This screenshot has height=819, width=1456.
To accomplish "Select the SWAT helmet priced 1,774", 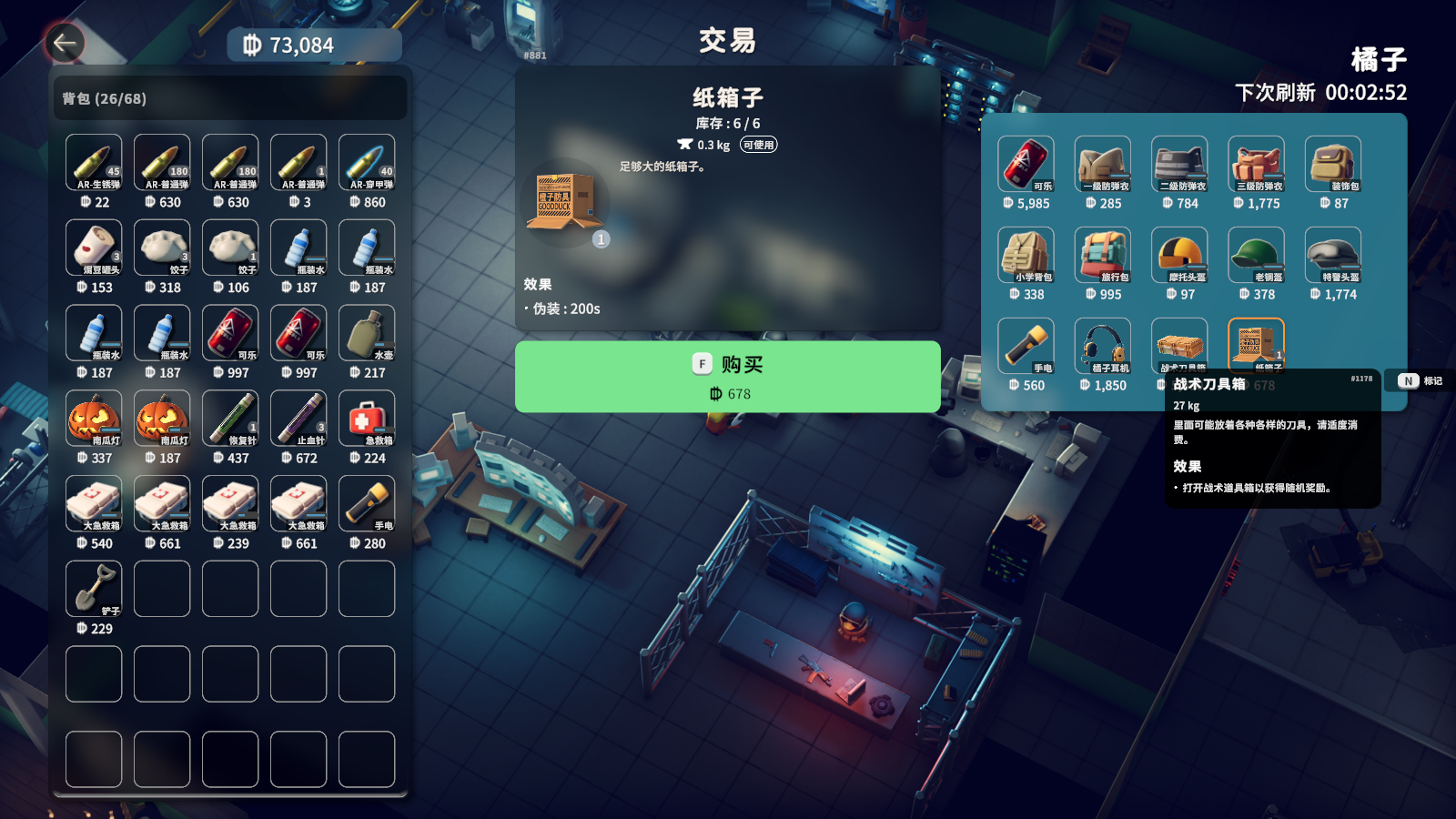I will 1332,255.
